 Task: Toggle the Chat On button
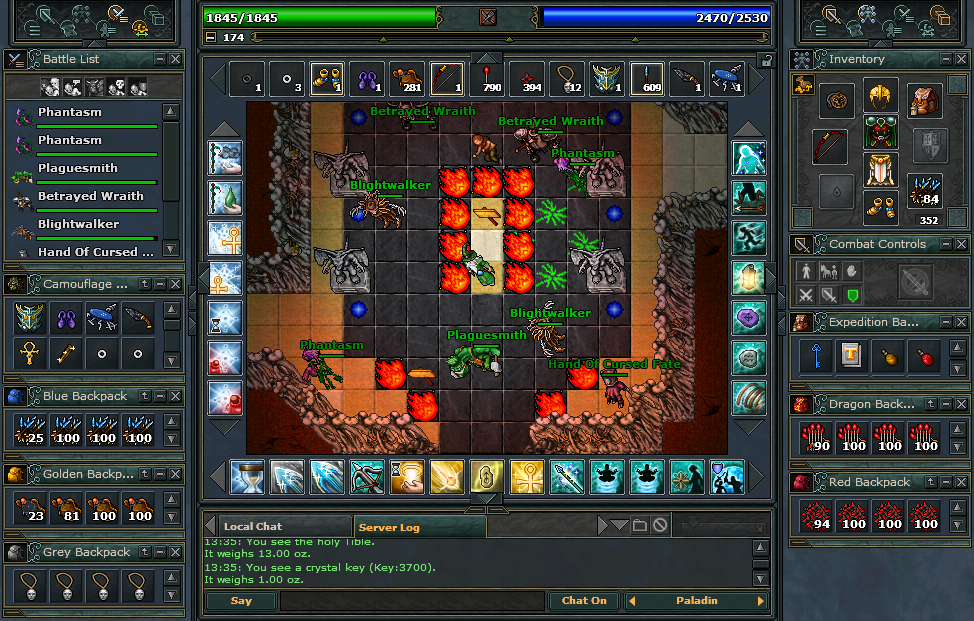(x=584, y=601)
